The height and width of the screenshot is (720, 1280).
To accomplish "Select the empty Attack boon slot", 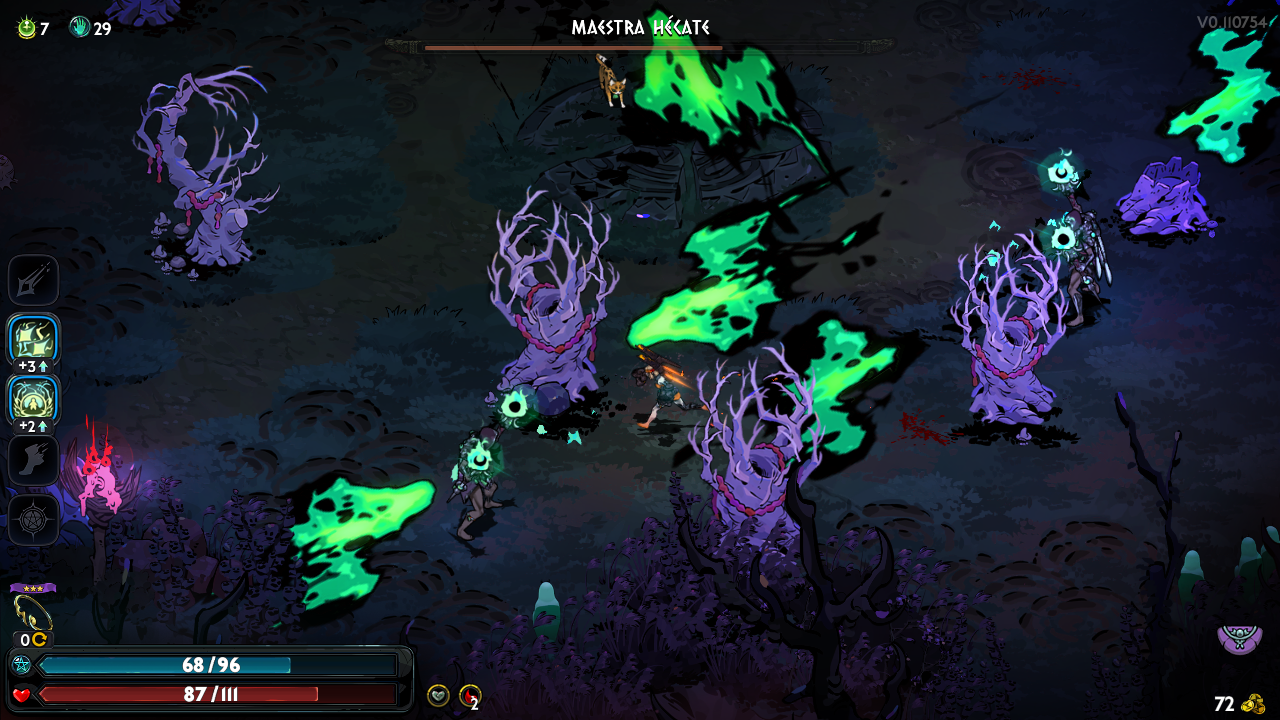I will click(x=34, y=280).
